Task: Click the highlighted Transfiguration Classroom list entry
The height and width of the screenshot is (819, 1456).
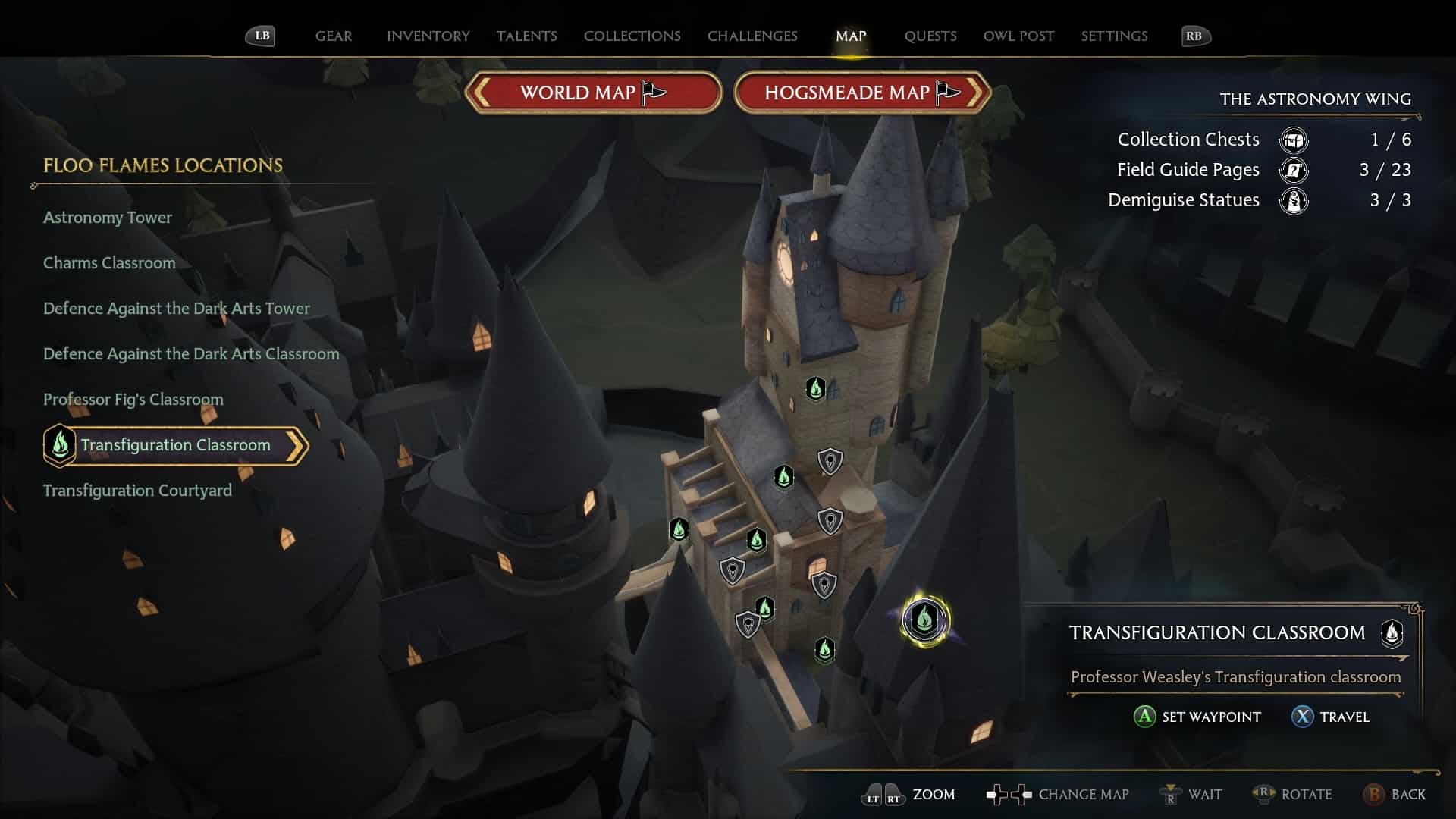Action: point(176,445)
